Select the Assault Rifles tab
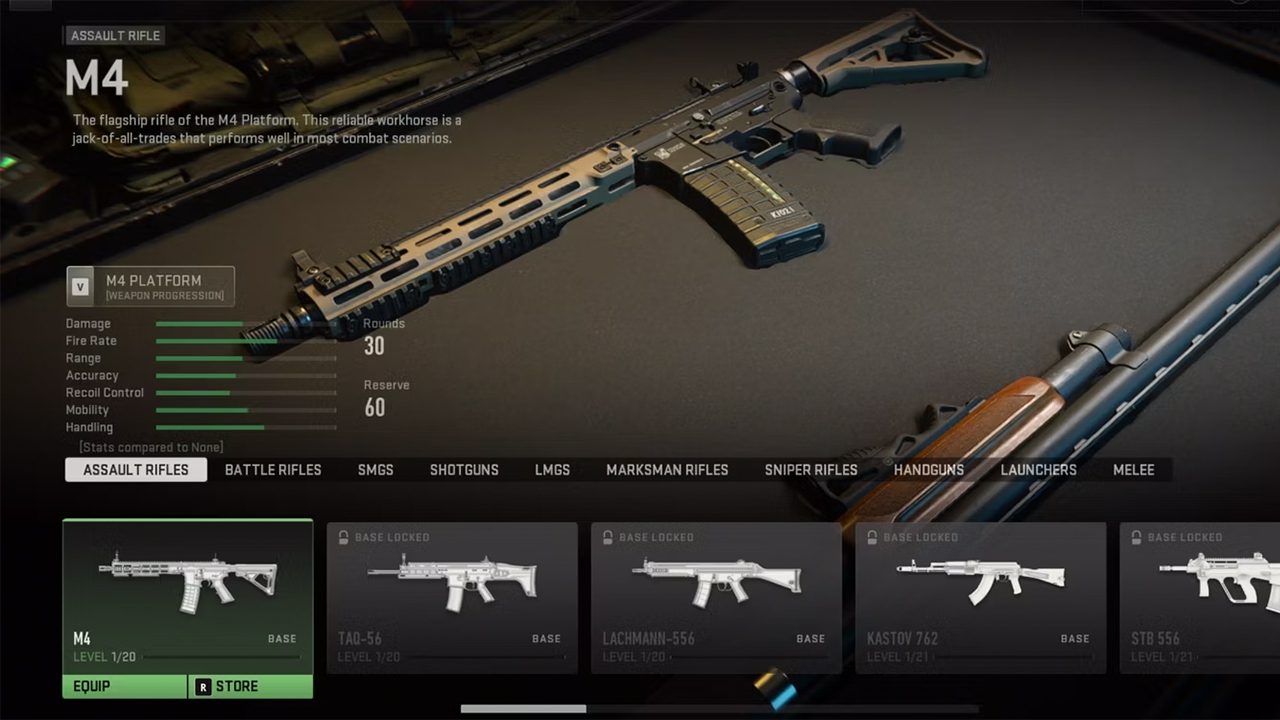The image size is (1280, 720). coord(136,470)
